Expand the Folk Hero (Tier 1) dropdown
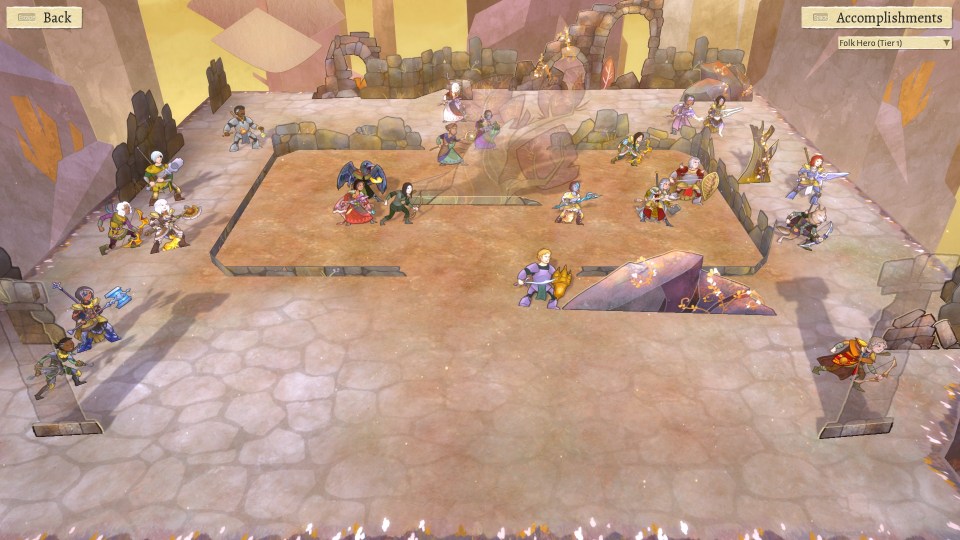The width and height of the screenshot is (960, 540). pyautogui.click(x=894, y=43)
